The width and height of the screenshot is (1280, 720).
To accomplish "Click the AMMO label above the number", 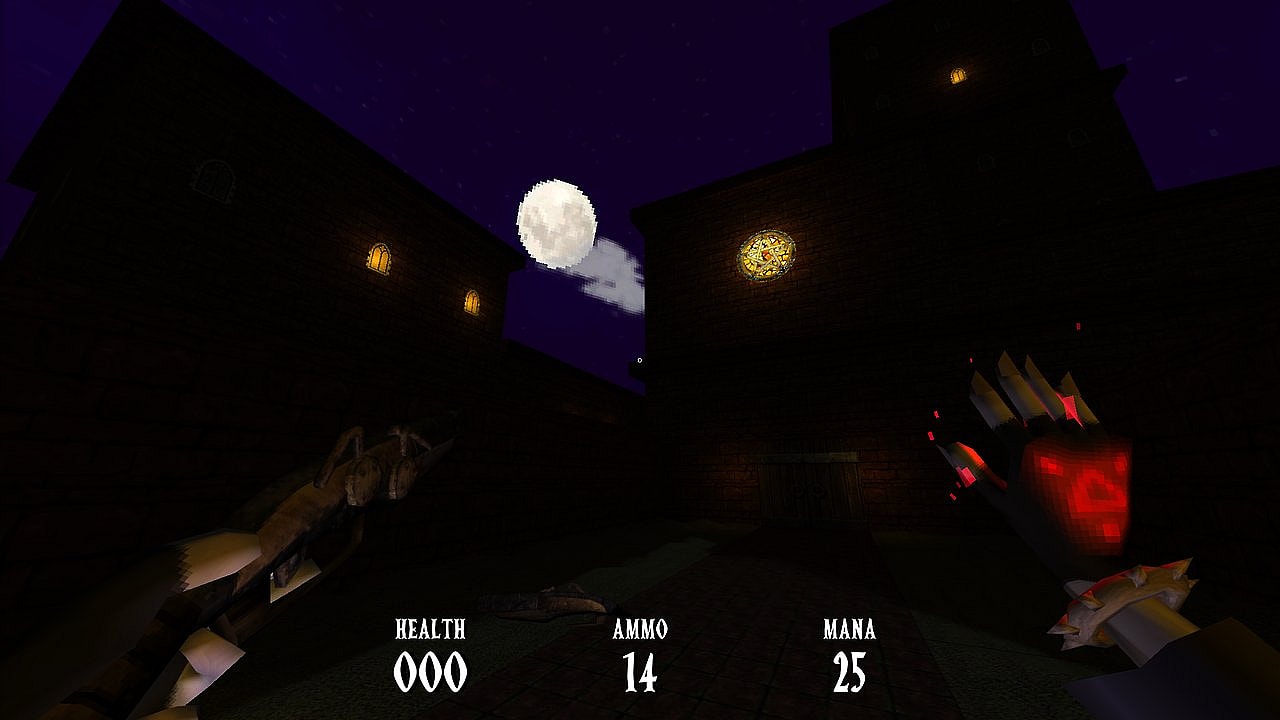I will (640, 630).
